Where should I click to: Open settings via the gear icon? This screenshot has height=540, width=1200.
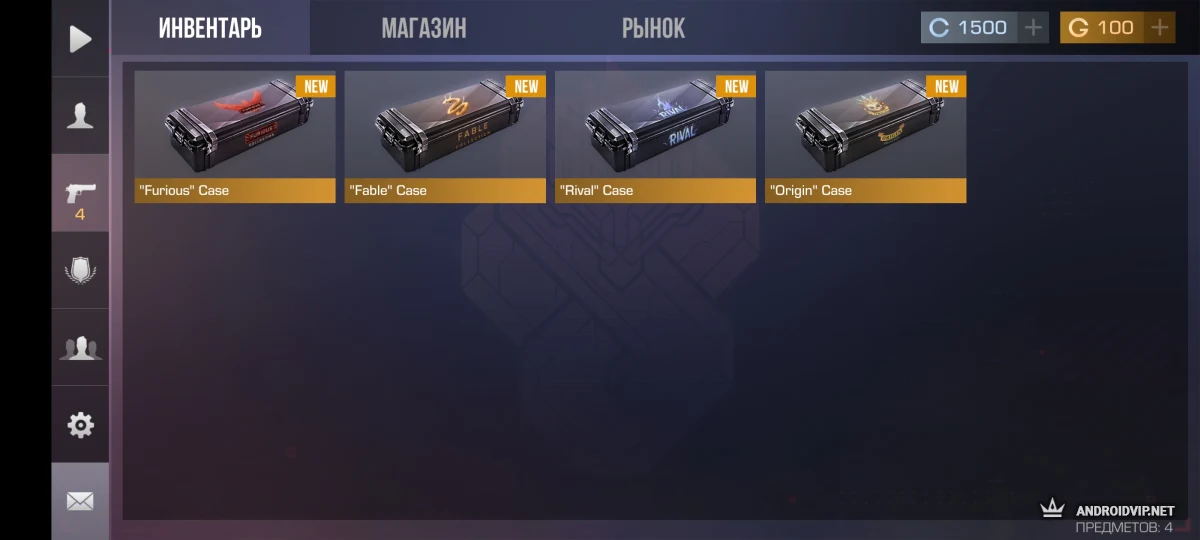coord(80,425)
